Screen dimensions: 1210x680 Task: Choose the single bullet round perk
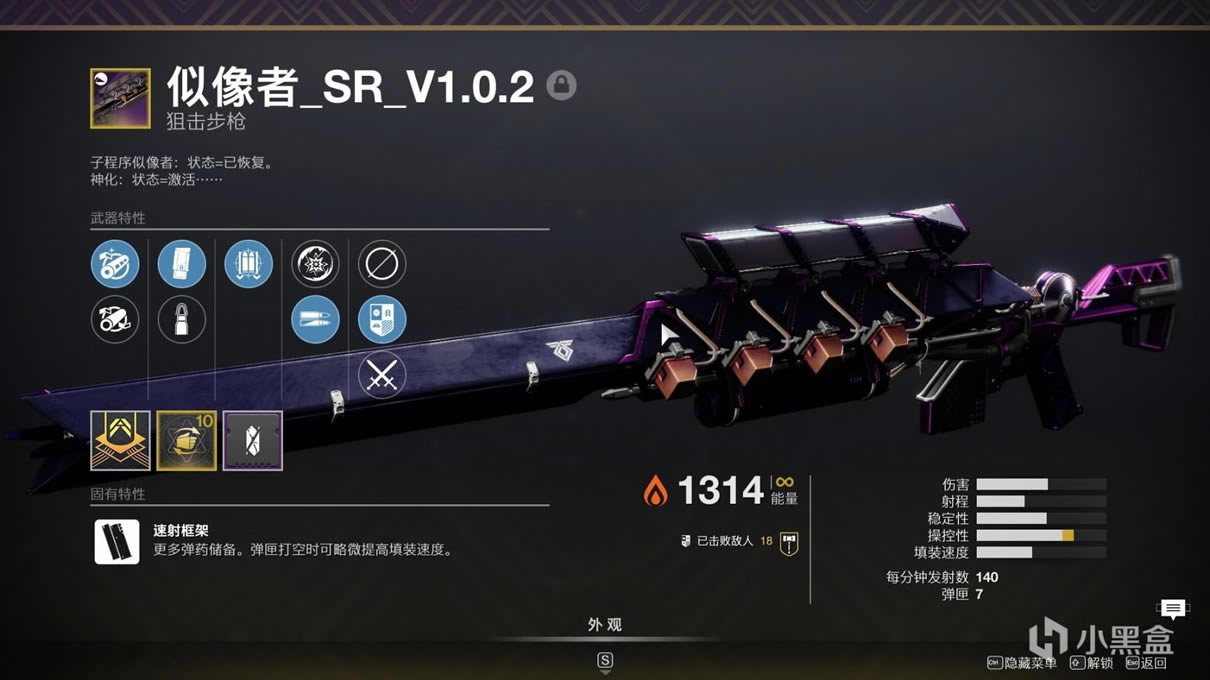[182, 320]
